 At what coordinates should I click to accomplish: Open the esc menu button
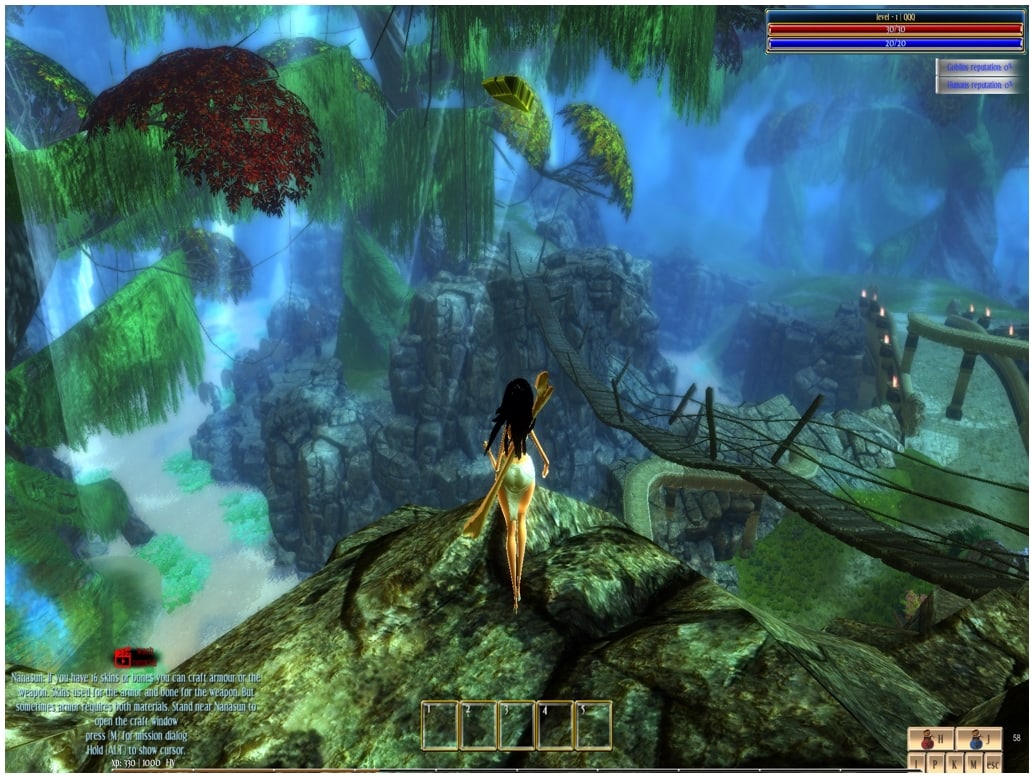coord(994,764)
